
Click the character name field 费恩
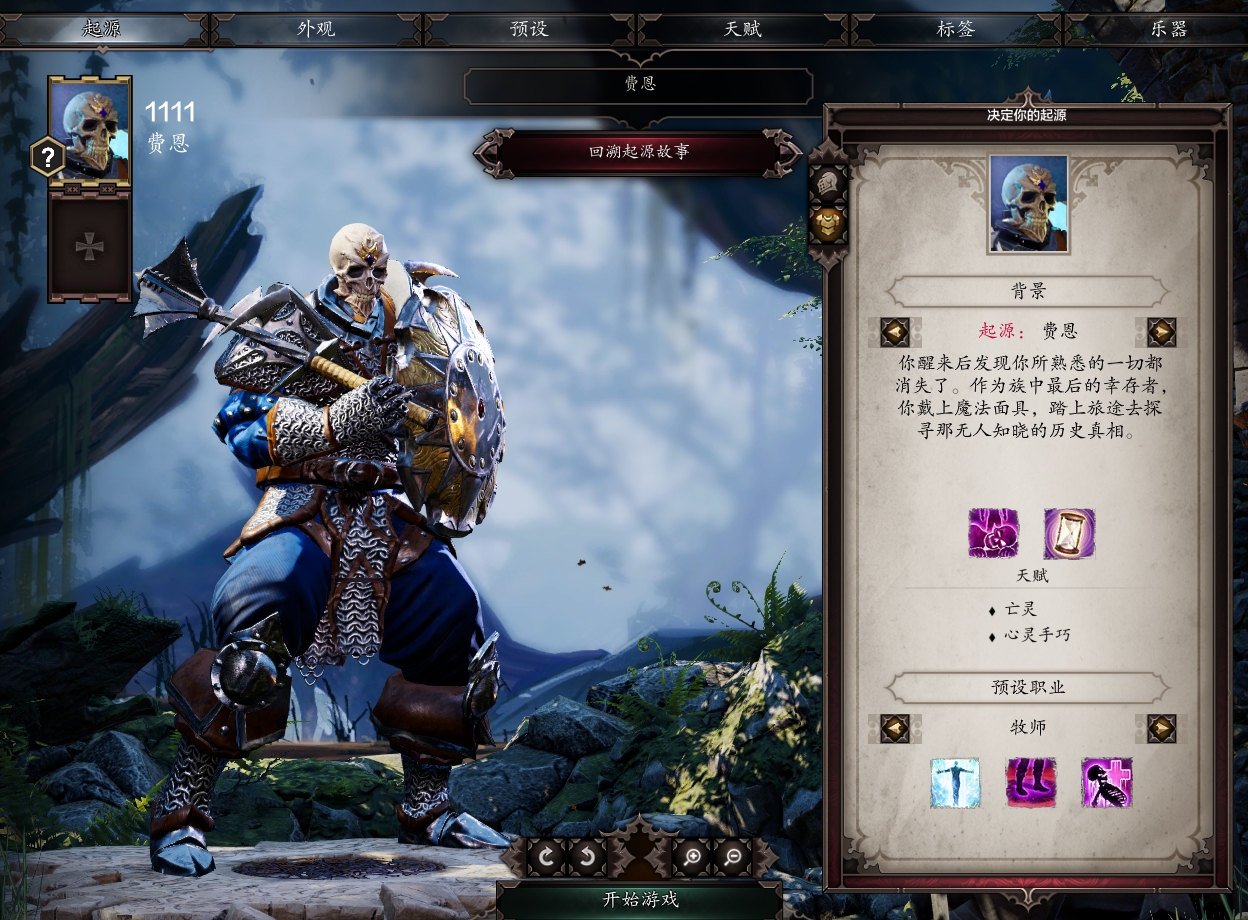pyautogui.click(x=639, y=85)
